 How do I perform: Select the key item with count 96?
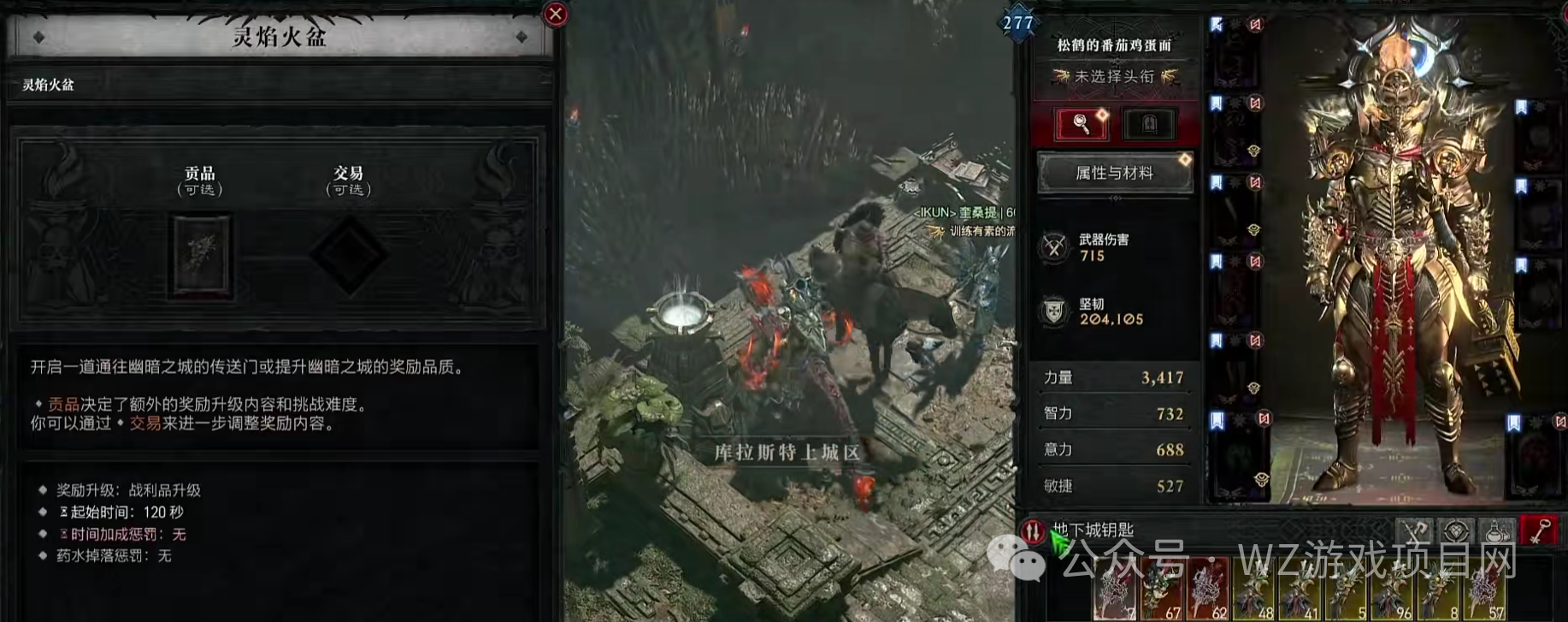1393,589
